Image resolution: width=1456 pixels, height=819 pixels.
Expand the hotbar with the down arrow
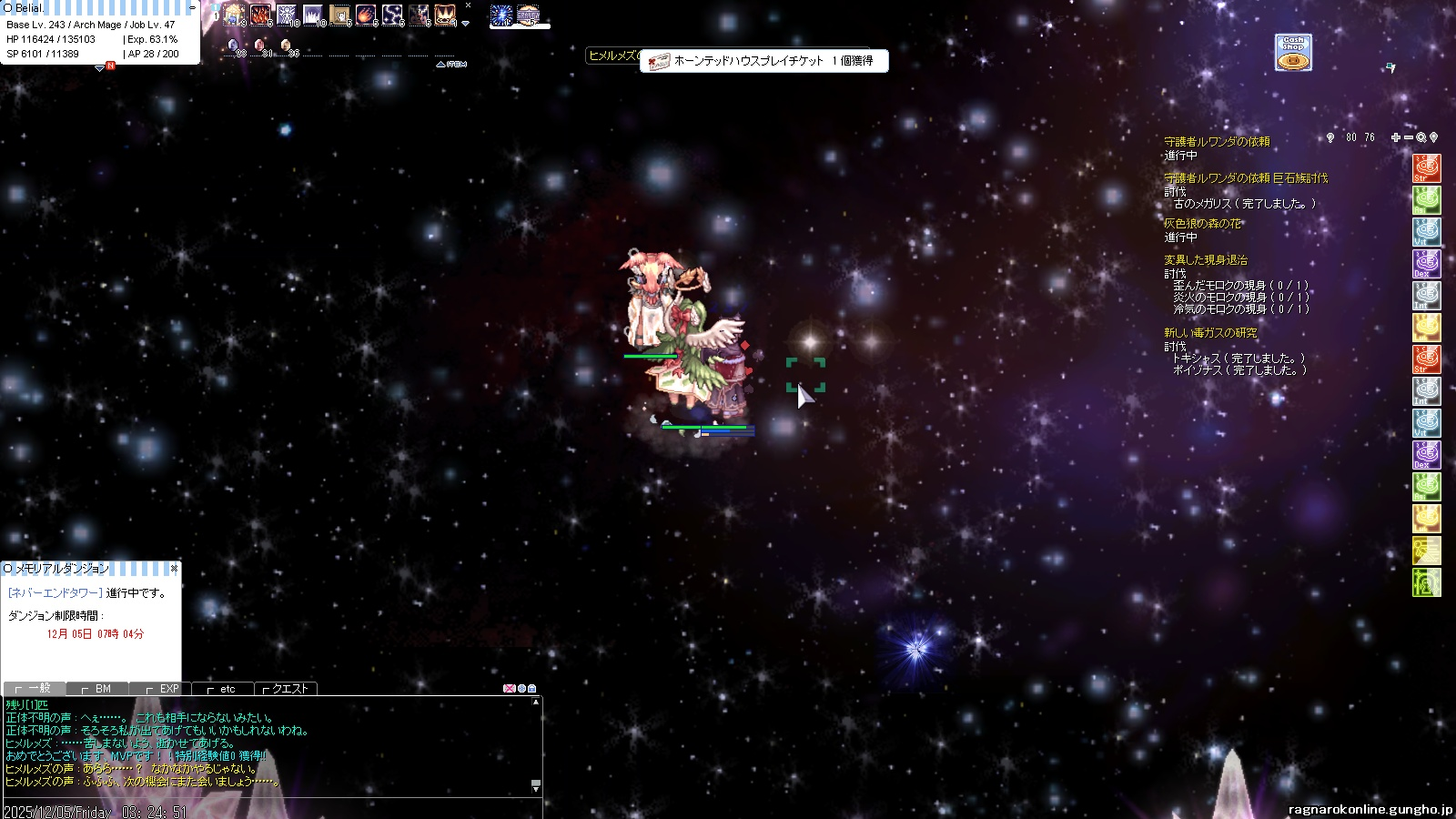[466, 24]
